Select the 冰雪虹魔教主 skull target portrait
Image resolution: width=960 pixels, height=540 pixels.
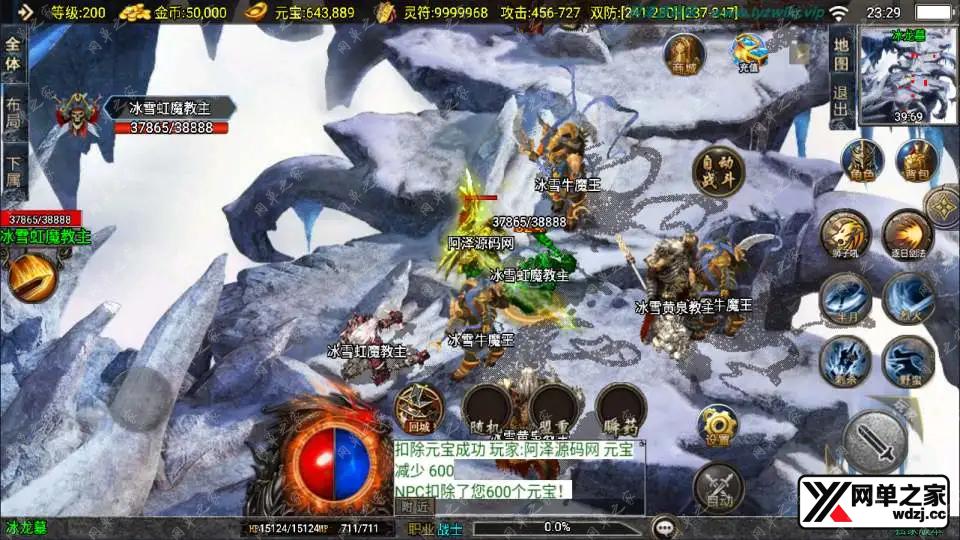coord(77,116)
